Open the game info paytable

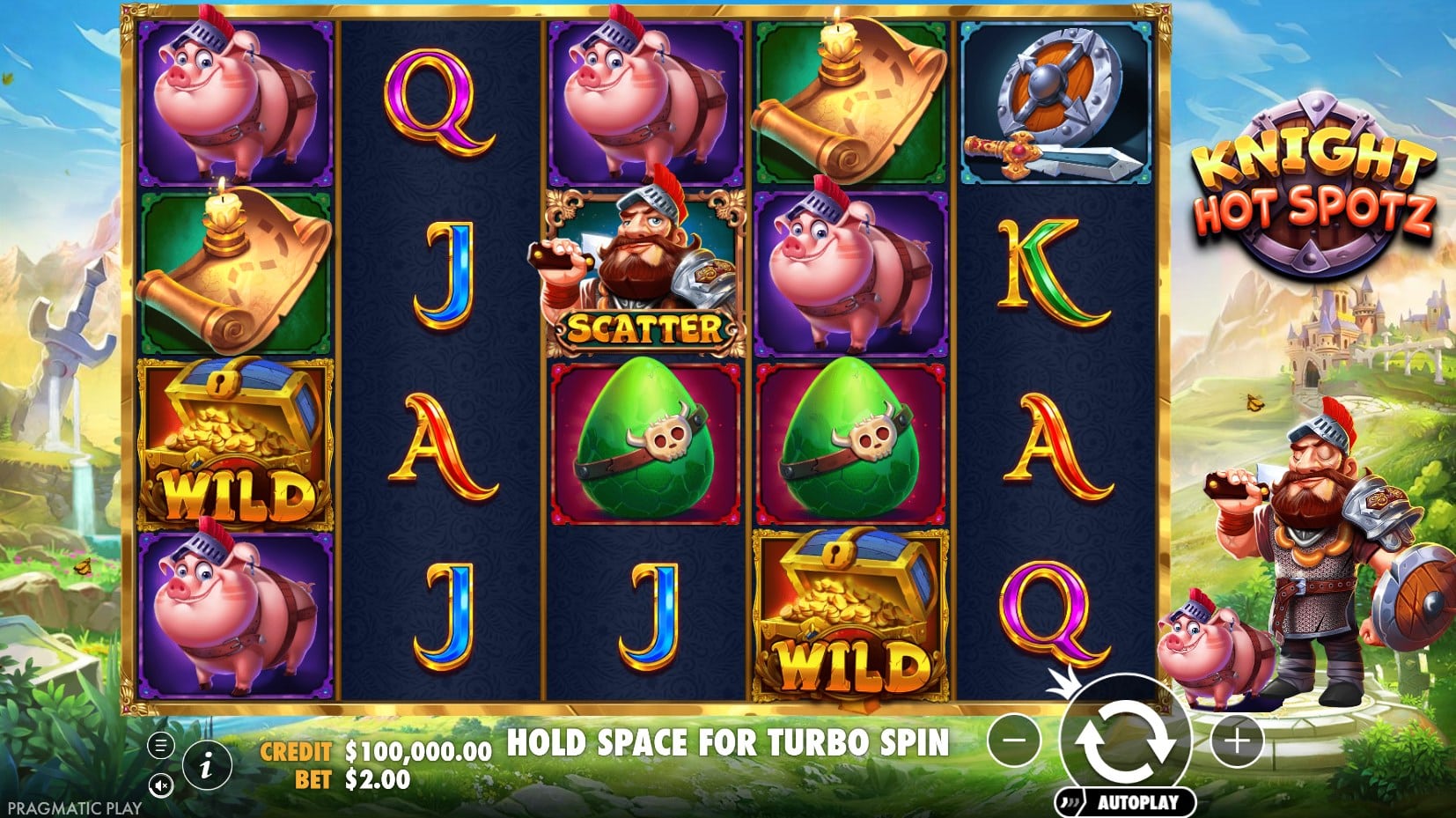[x=206, y=766]
